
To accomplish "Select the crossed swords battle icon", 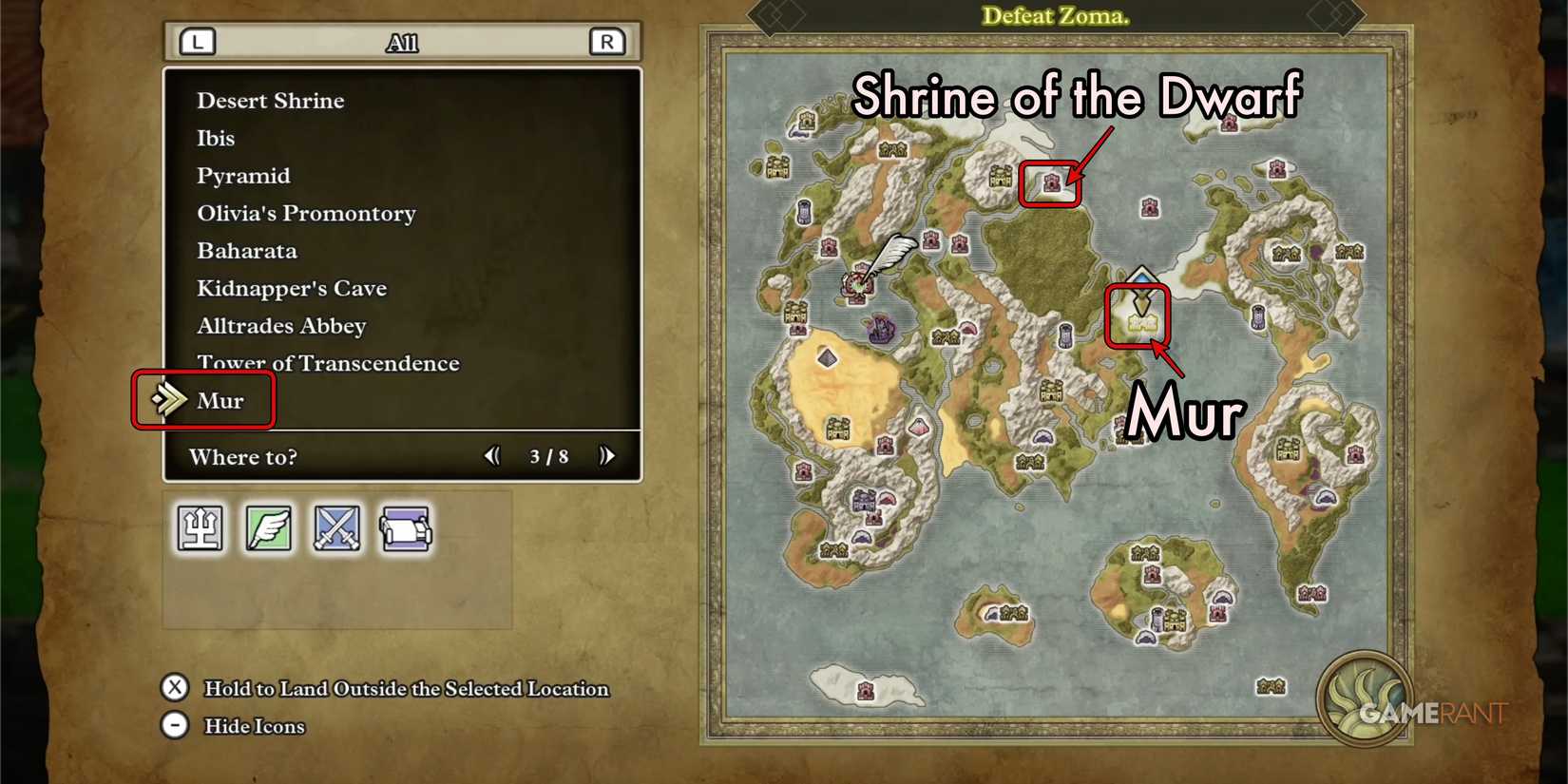I will coord(336,529).
